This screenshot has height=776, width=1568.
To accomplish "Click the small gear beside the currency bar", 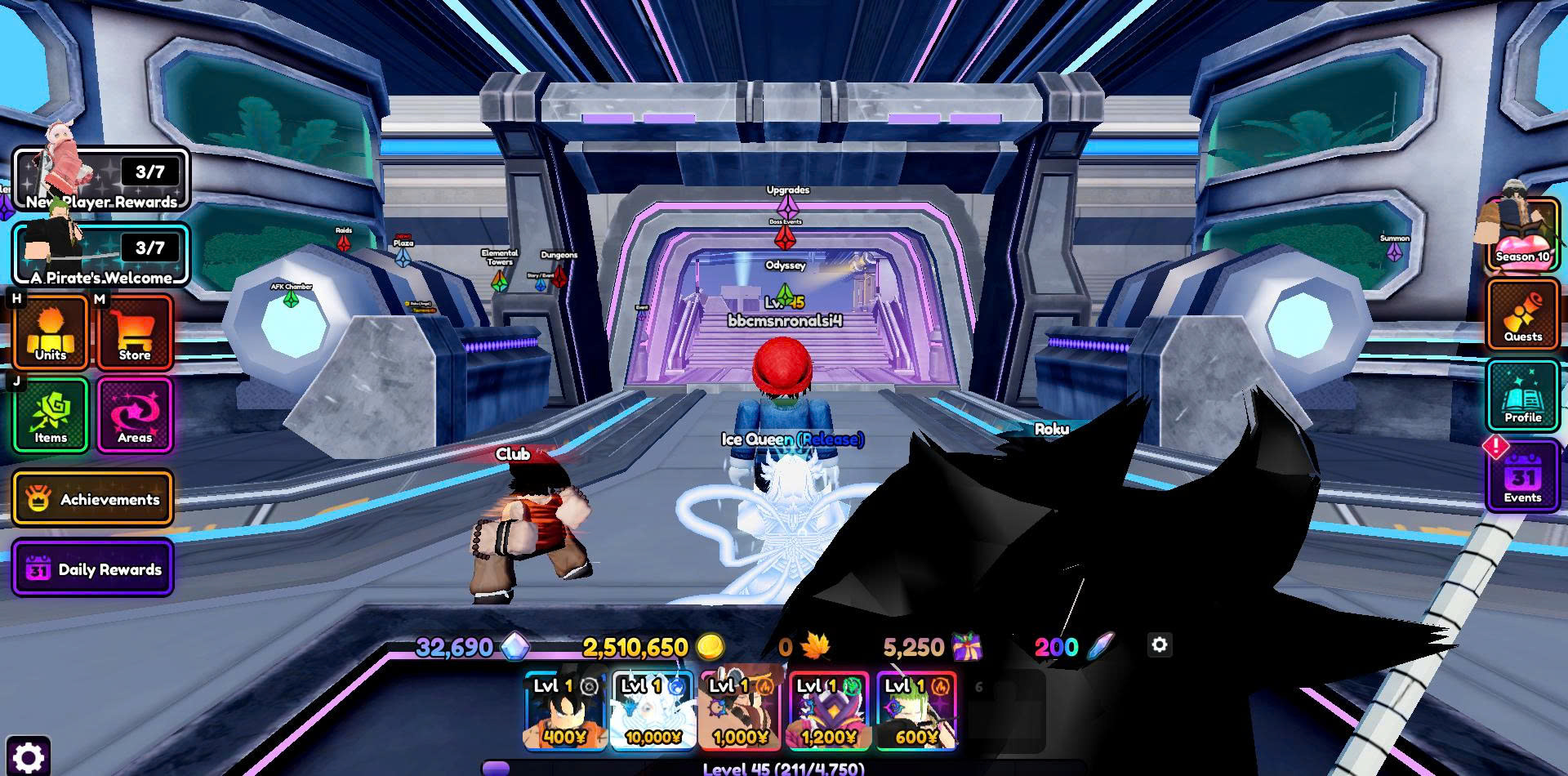I will (1160, 645).
